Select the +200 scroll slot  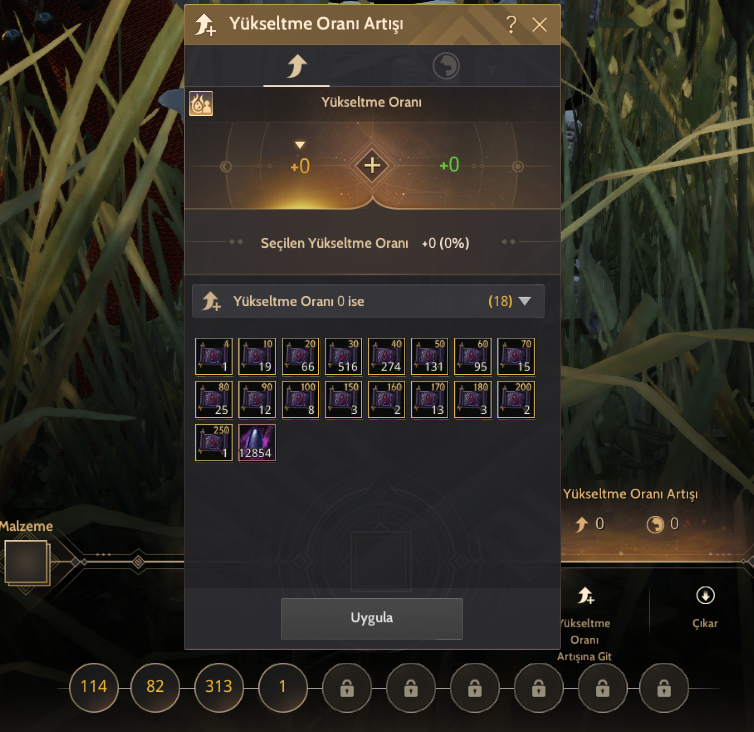tap(516, 400)
